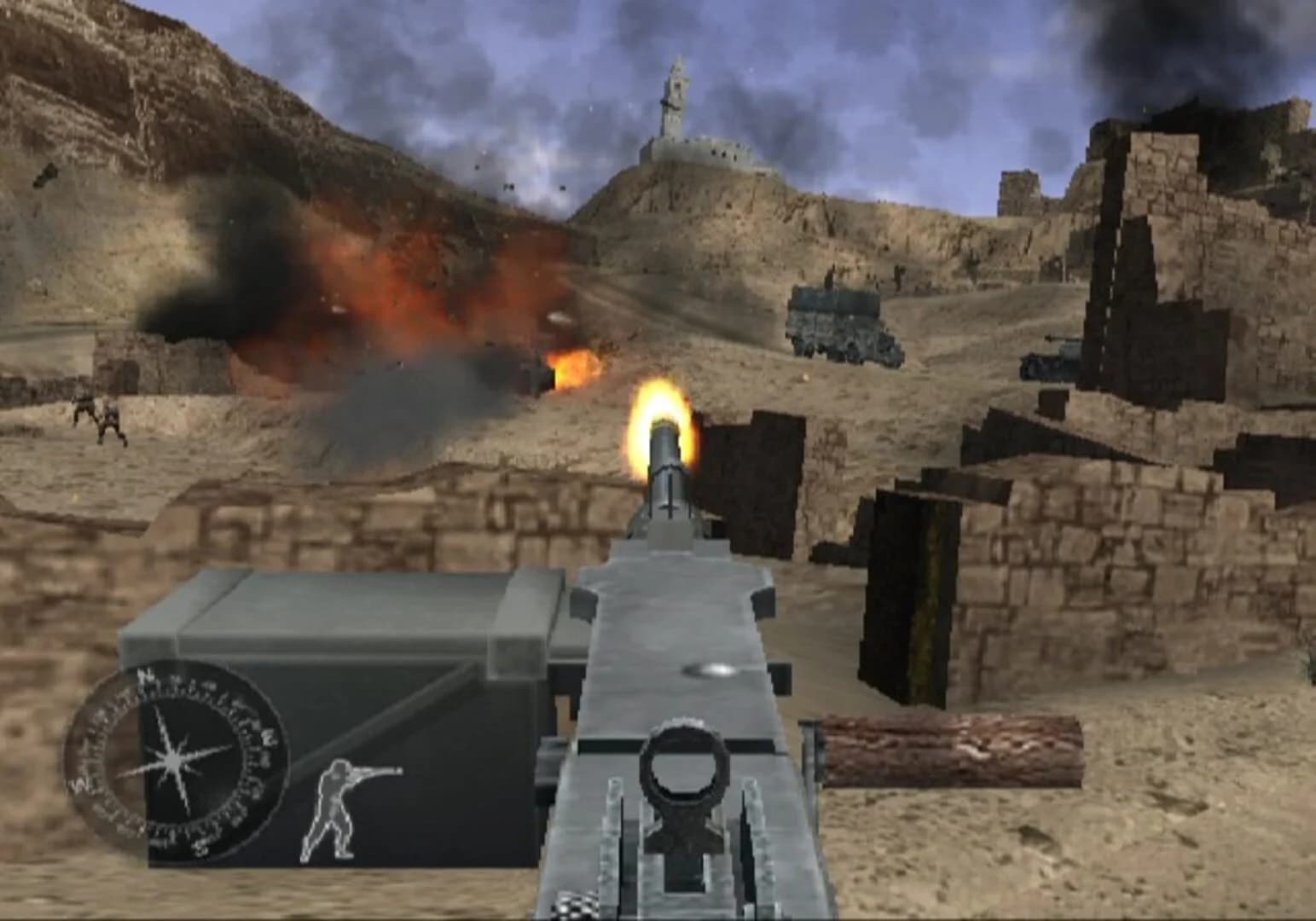Click the north marker on the compass
1316x921 pixels.
(x=143, y=676)
